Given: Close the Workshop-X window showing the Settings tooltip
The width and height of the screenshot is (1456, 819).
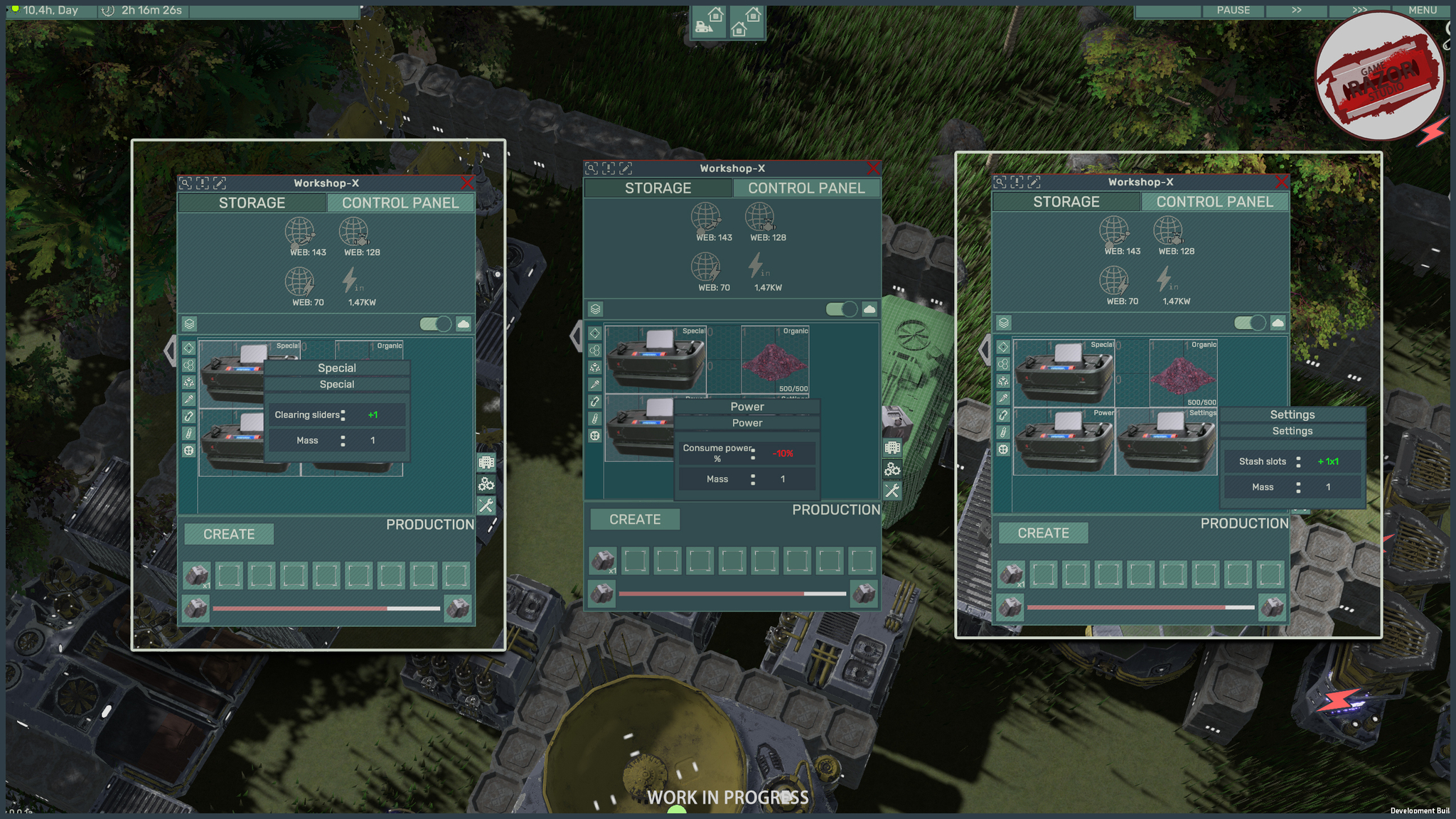Looking at the screenshot, I should click(x=1281, y=183).
